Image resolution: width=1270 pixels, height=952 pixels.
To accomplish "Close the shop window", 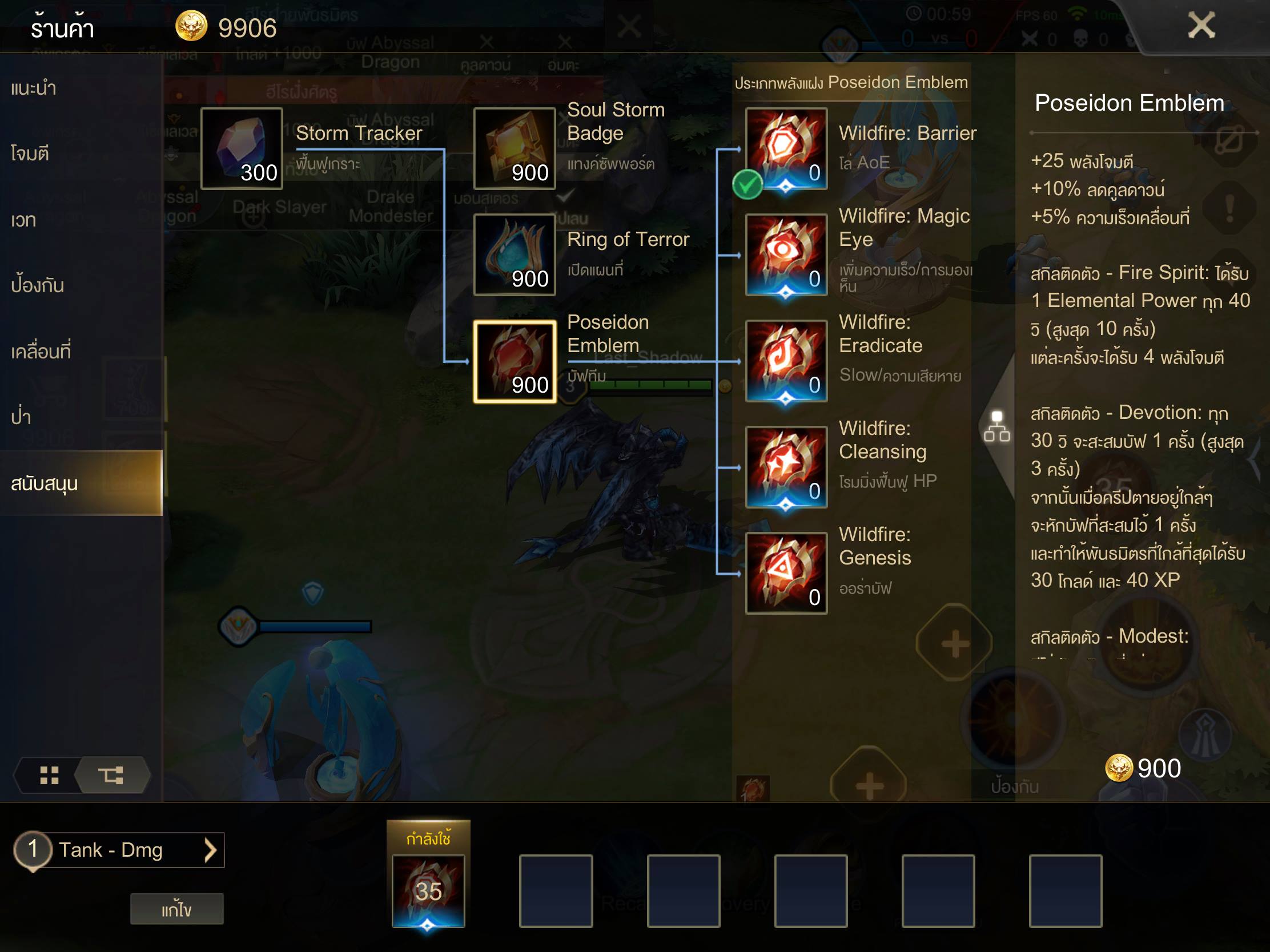I will click(x=1200, y=26).
